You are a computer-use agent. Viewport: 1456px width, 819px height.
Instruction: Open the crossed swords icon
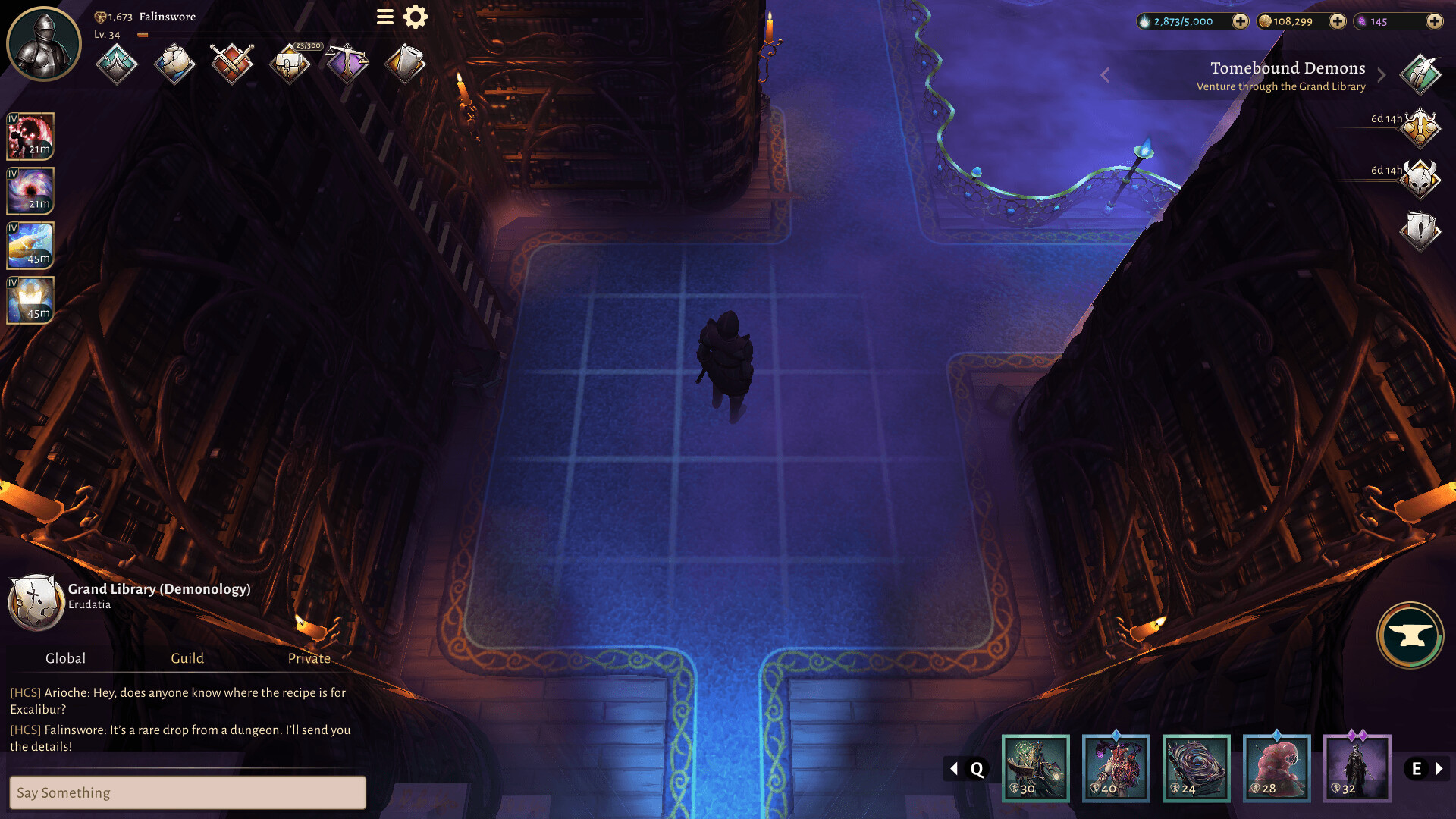tap(232, 64)
